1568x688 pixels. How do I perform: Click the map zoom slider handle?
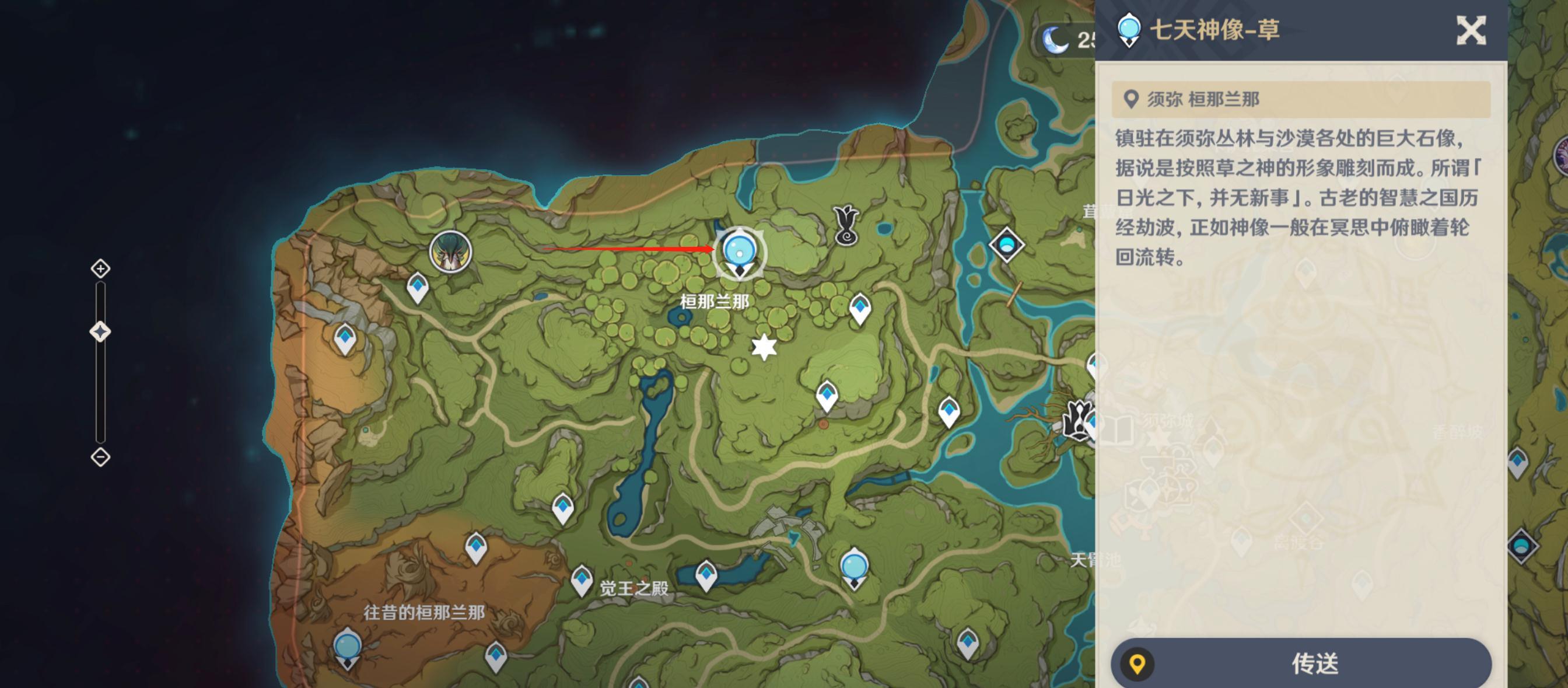pos(100,332)
